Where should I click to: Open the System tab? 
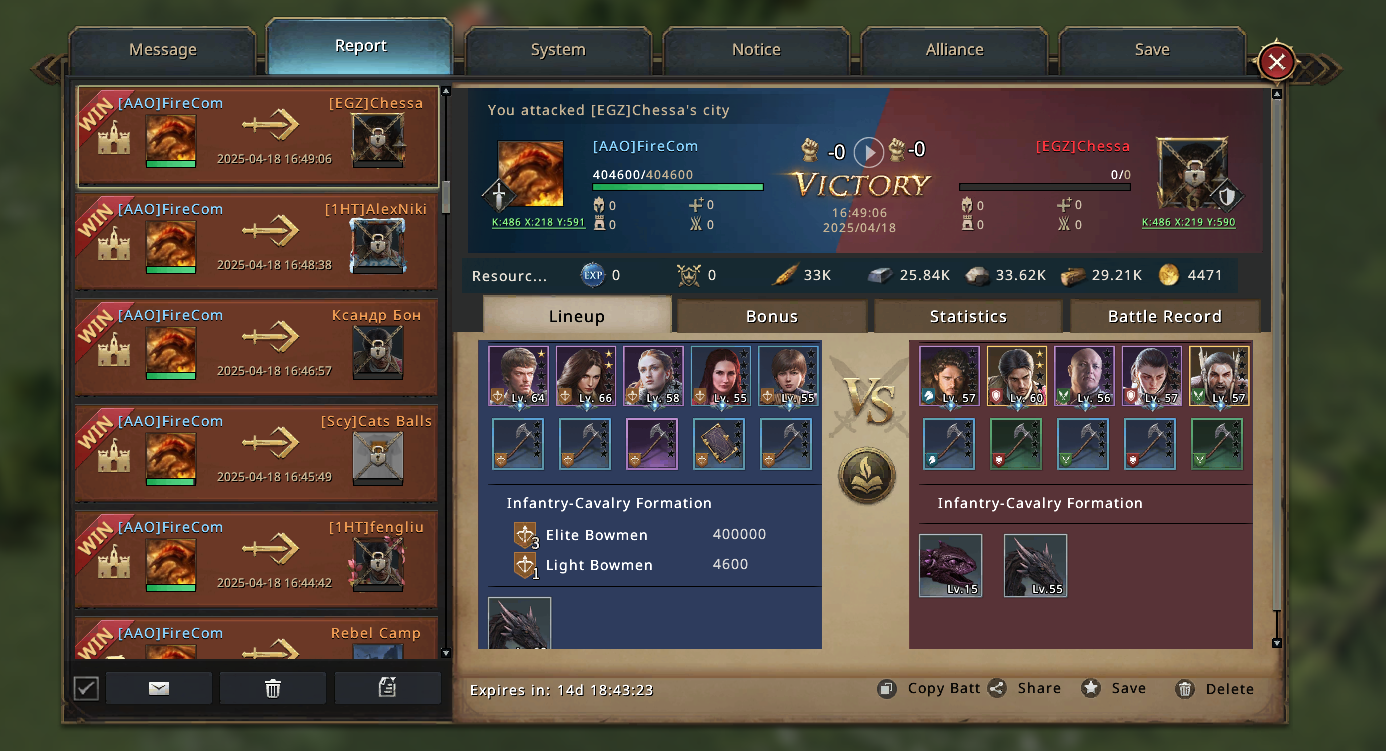coord(558,50)
